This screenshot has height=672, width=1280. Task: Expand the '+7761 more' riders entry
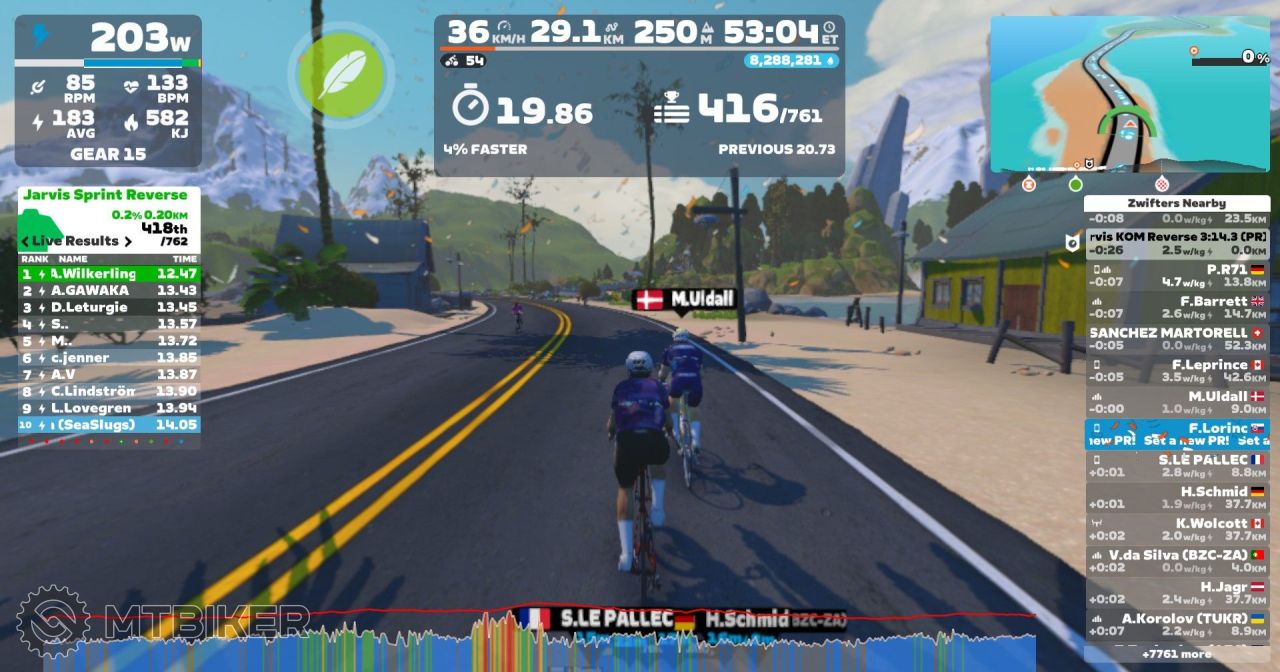(1177, 654)
